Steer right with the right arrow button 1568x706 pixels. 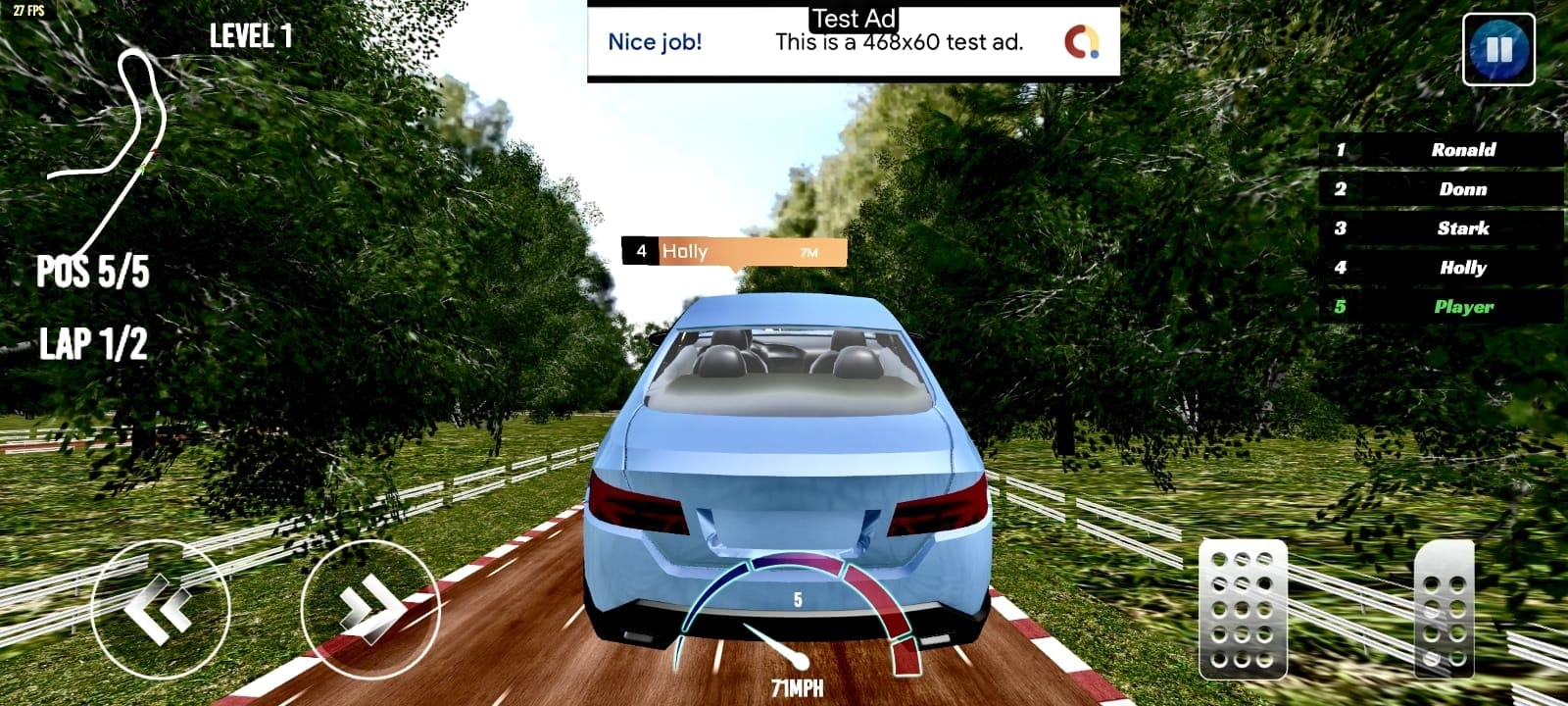[x=369, y=609]
